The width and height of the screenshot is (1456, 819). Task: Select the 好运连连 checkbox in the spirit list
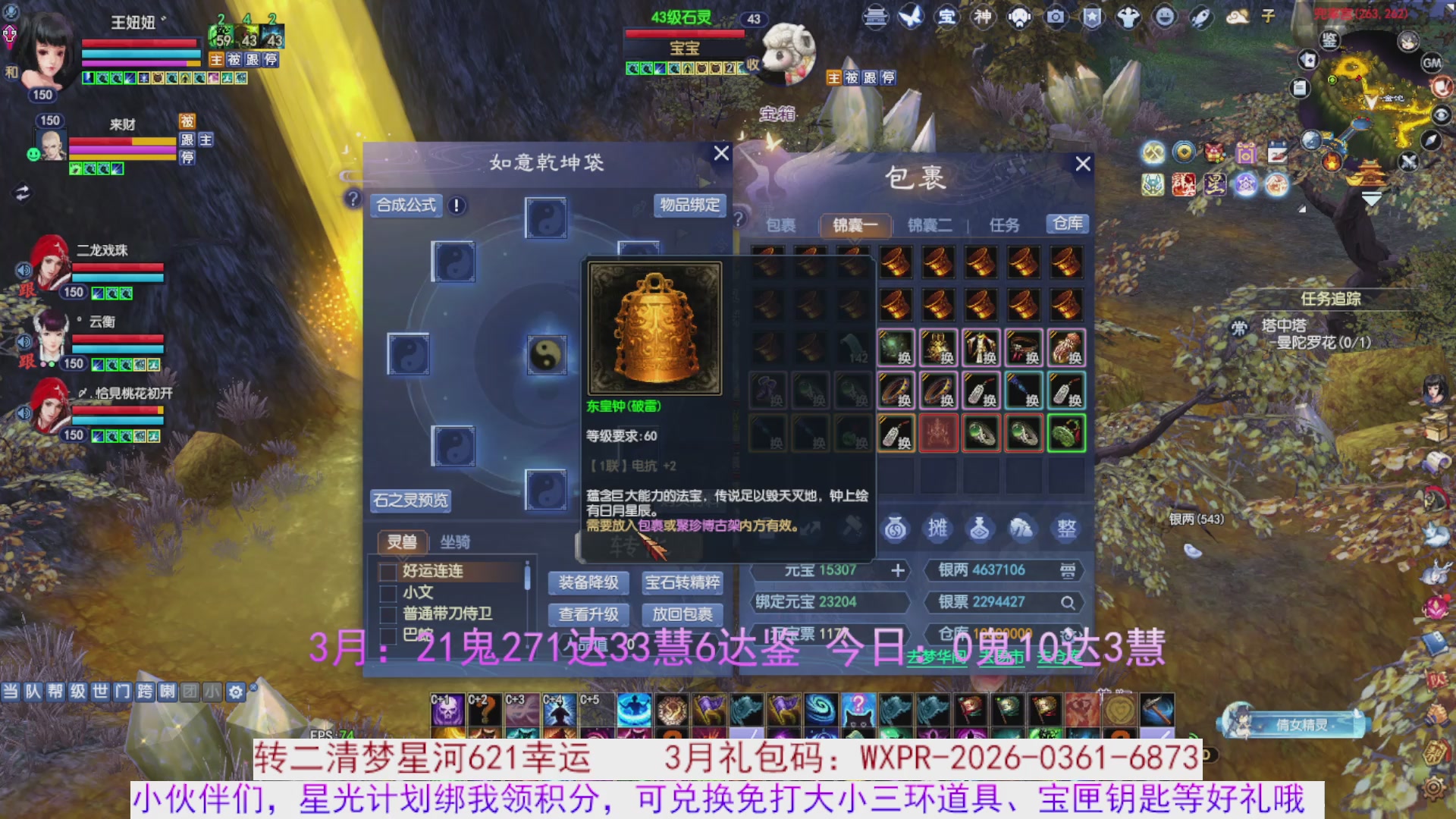389,573
